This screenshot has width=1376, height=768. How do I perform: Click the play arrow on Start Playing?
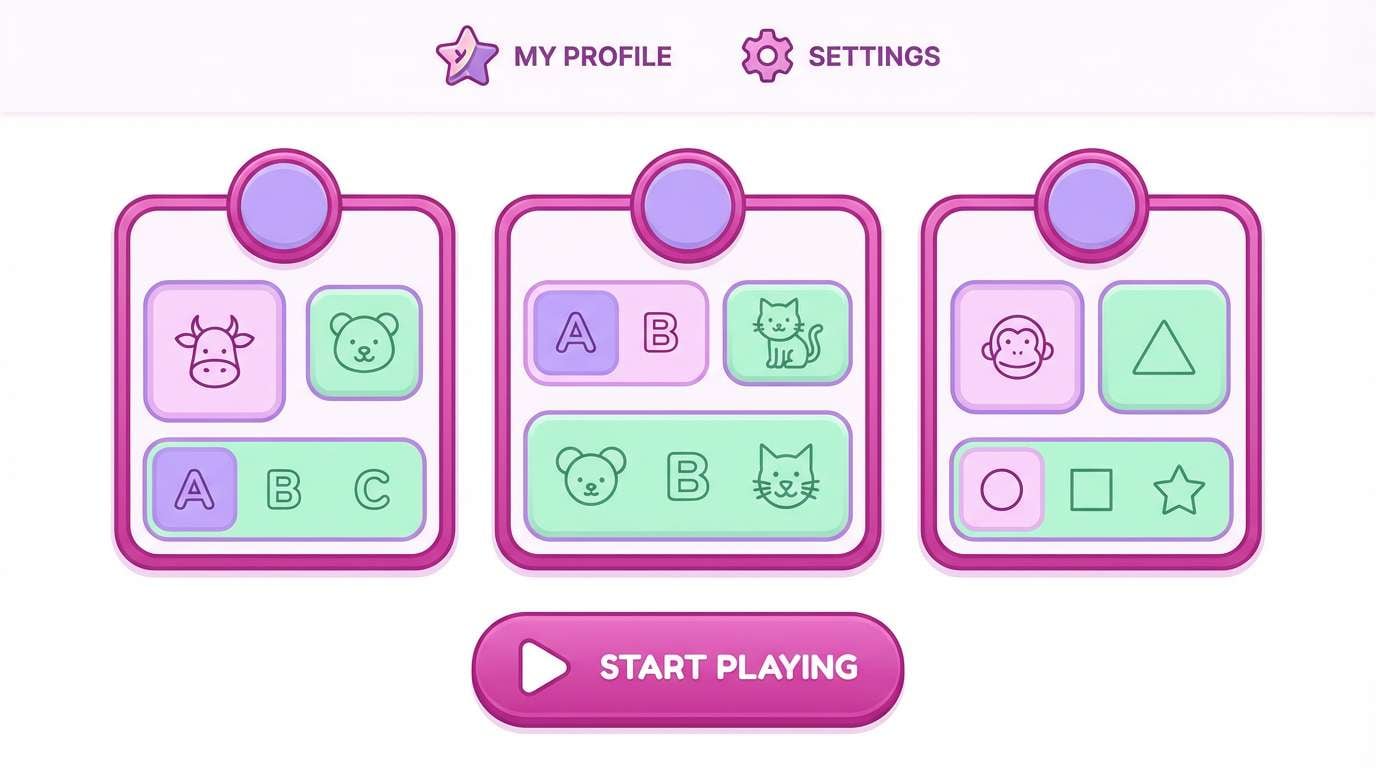click(540, 668)
